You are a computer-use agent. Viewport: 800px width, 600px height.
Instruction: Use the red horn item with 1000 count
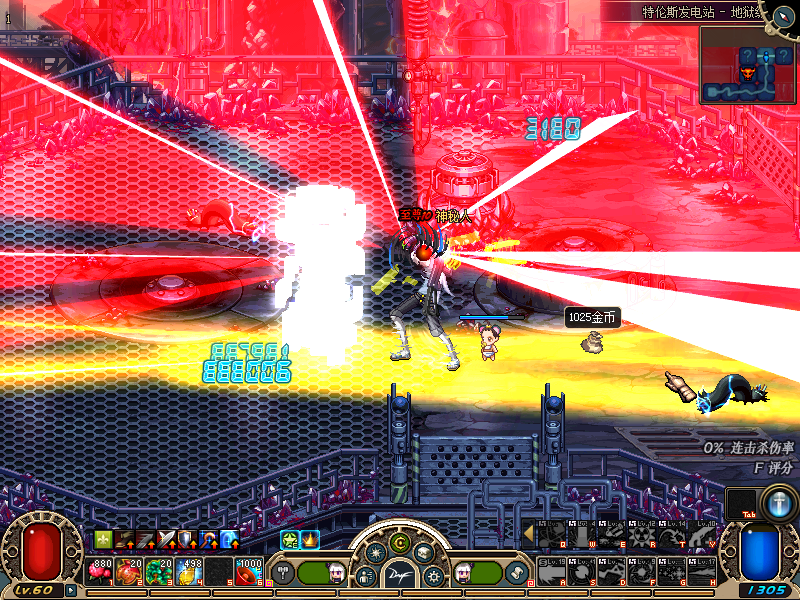click(248, 572)
